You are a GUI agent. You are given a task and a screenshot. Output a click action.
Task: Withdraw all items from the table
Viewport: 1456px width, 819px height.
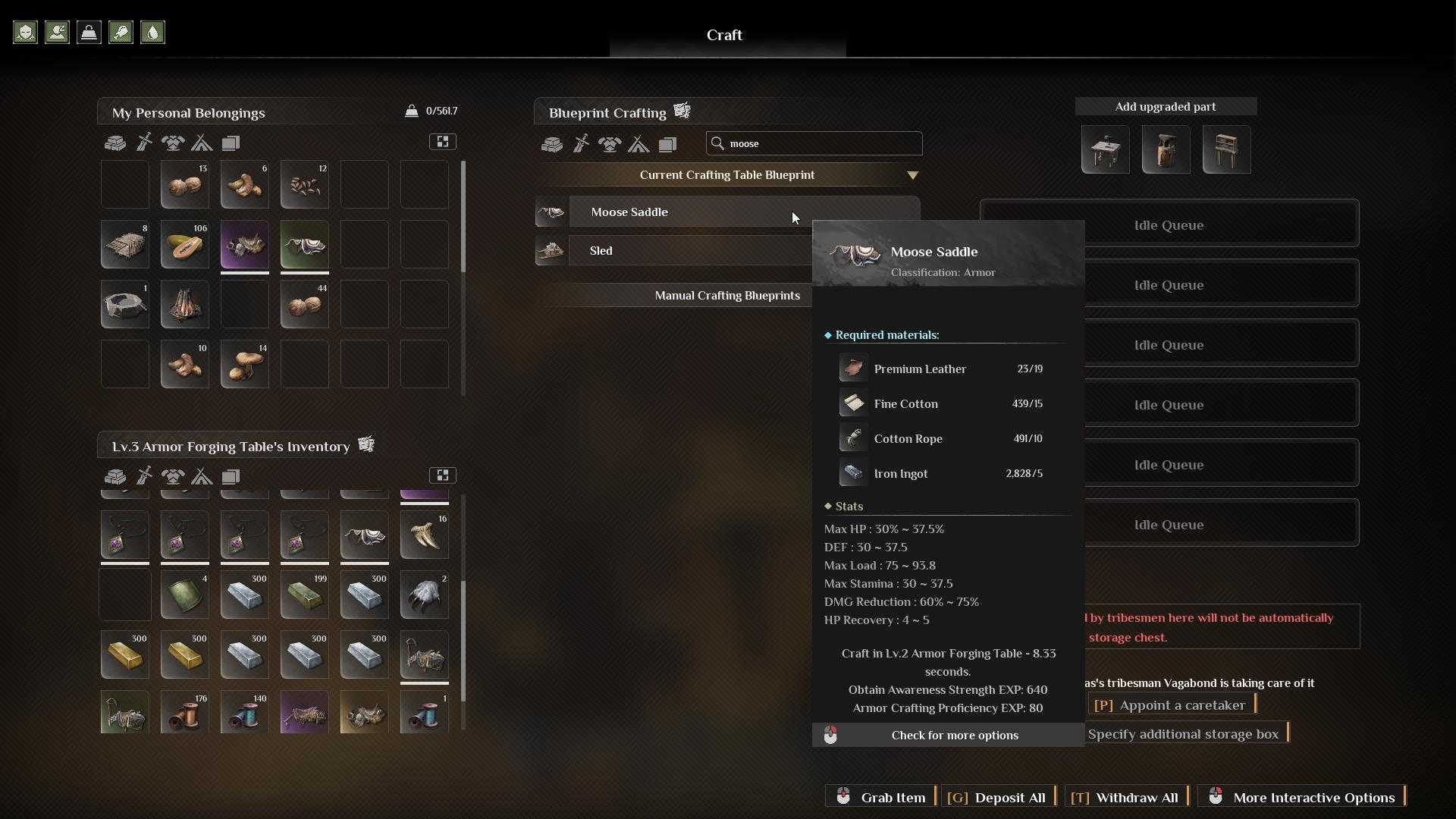[1127, 798]
